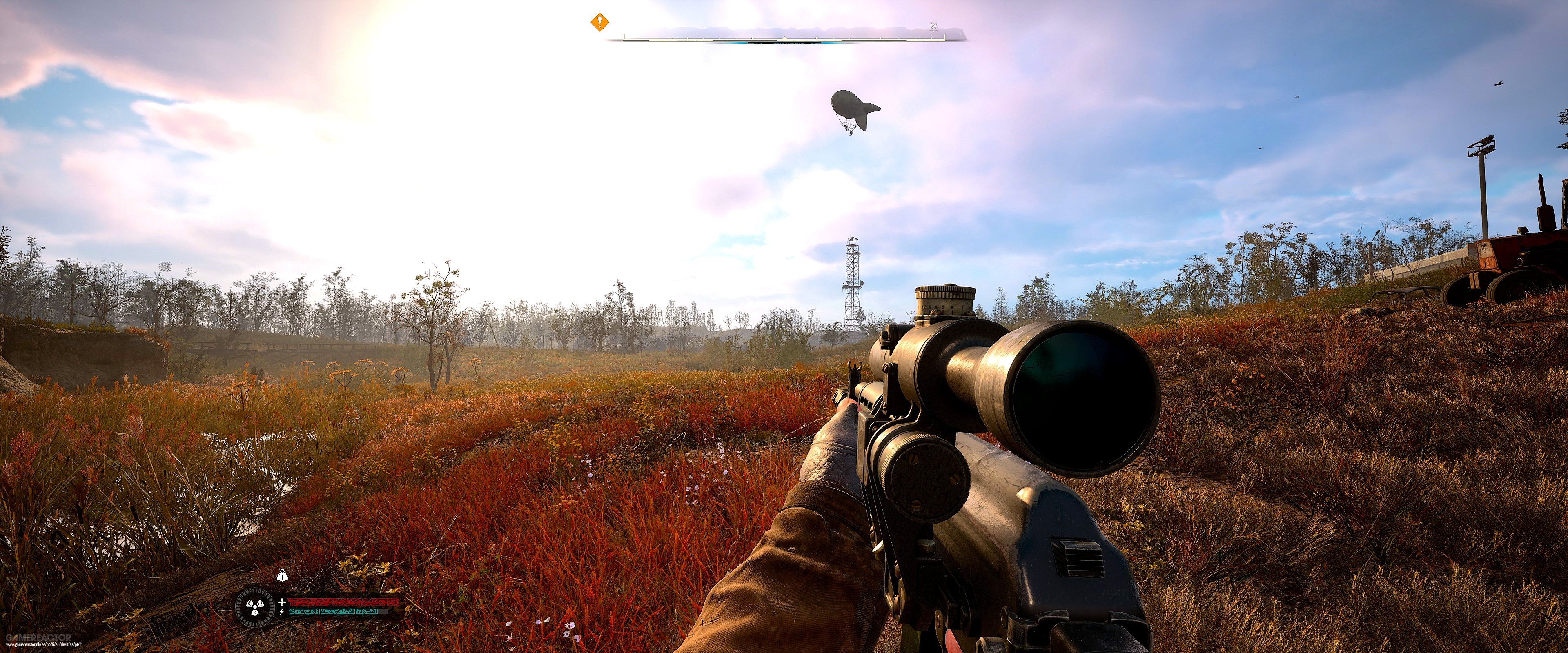Viewport: 1568px width, 653px height.
Task: Click the center pointer notch of the compass bar
Action: [x=784, y=38]
